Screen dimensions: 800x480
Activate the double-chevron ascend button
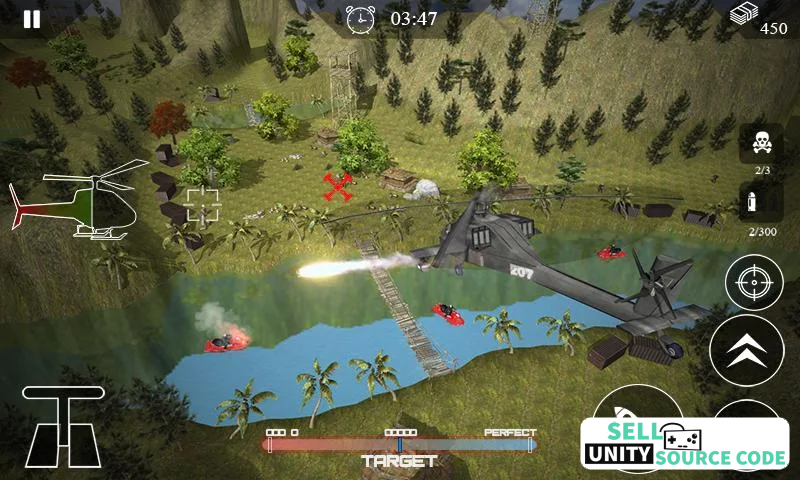[746, 350]
